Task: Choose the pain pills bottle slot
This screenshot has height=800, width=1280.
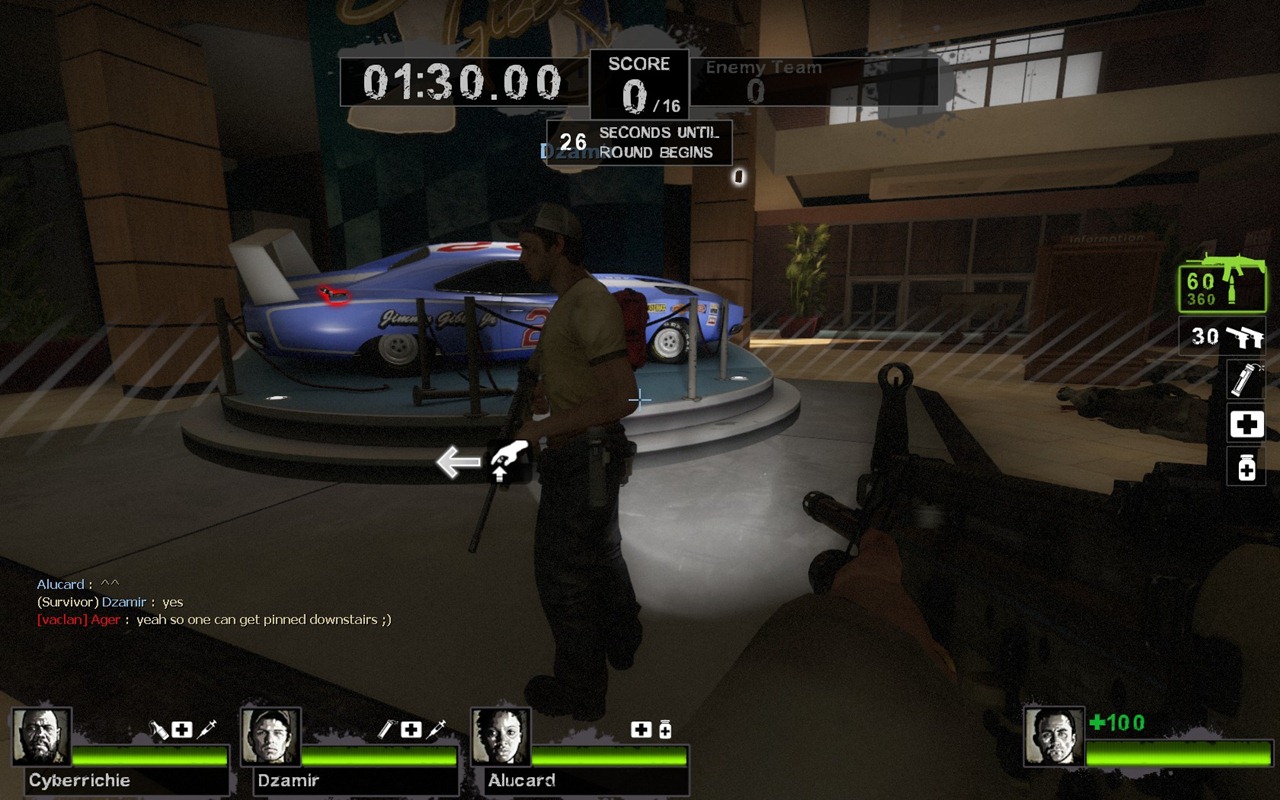Action: coord(1246,466)
